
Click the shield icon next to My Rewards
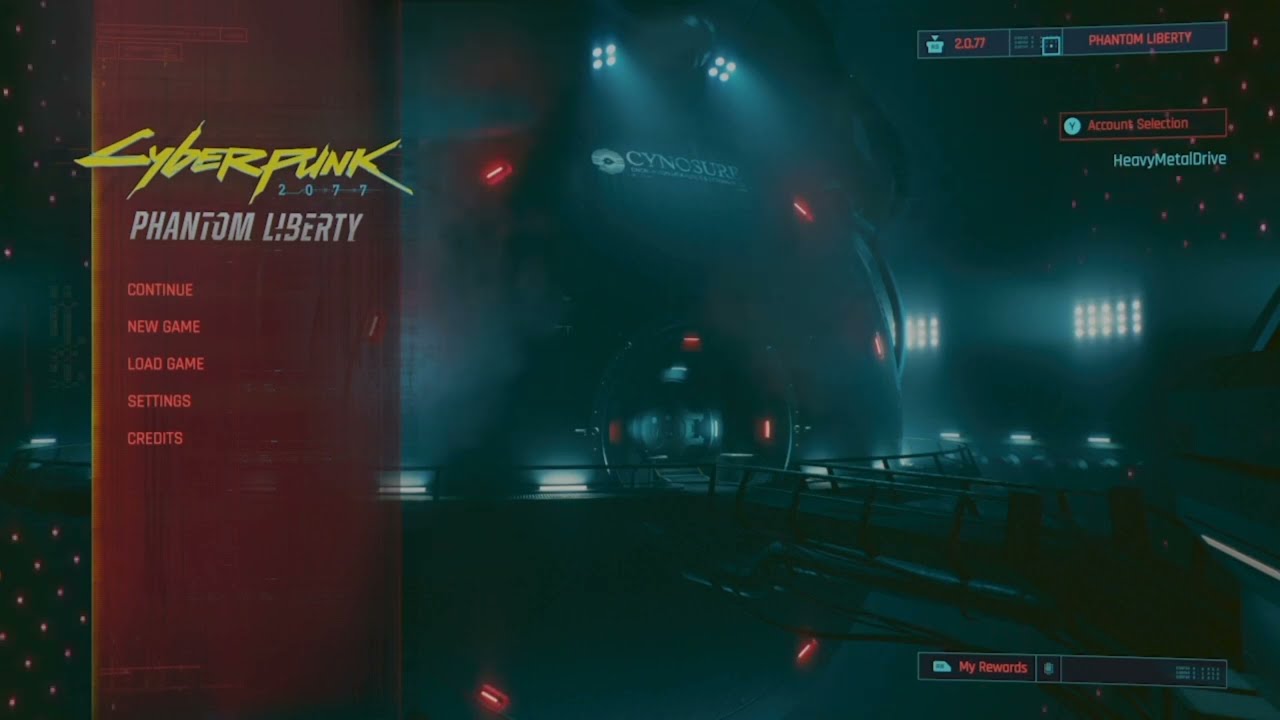pyautogui.click(x=1048, y=667)
